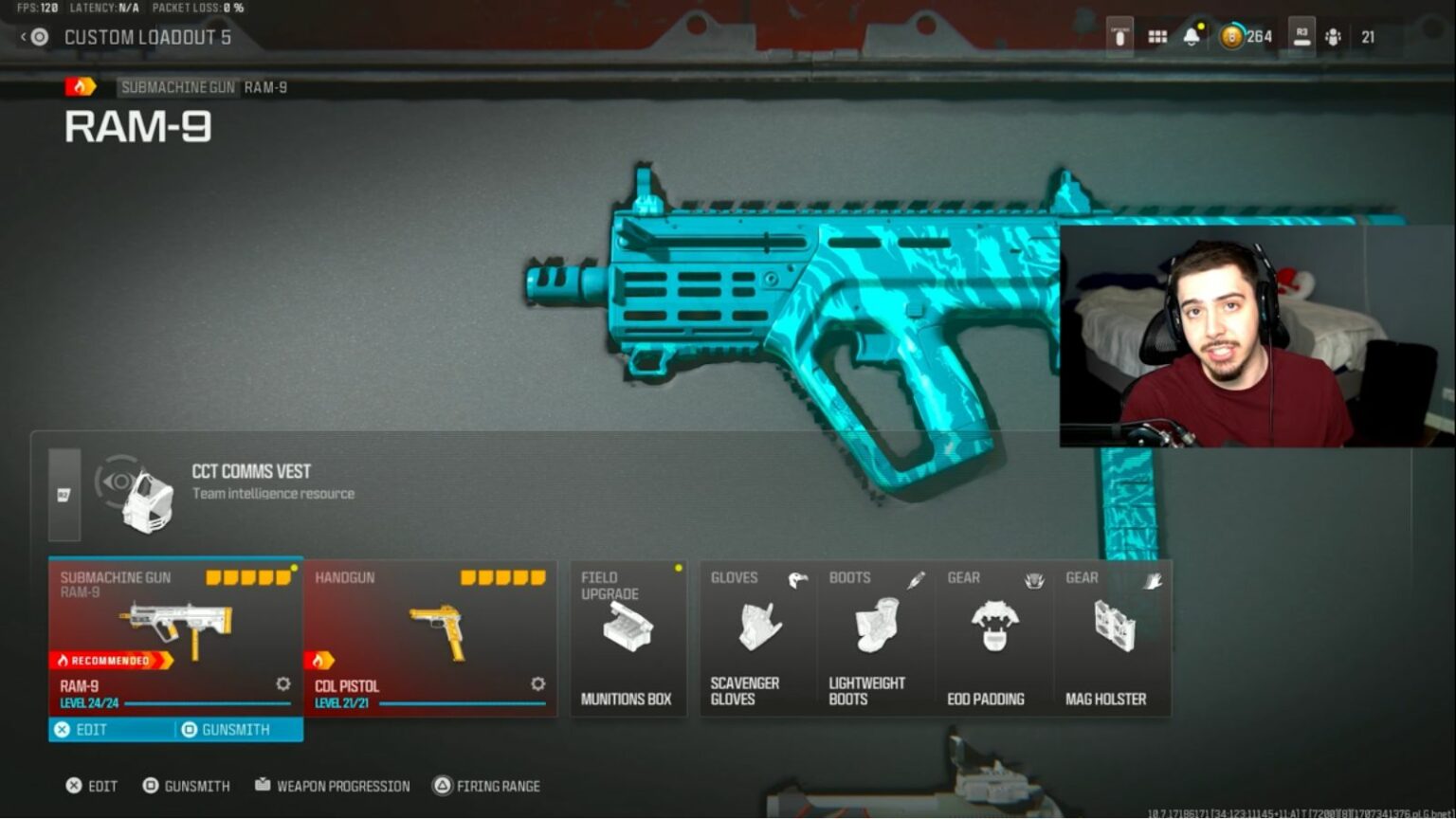The width and height of the screenshot is (1456, 819).
Task: Open Weapon Progression at the bottom bar
Action: pos(331,786)
